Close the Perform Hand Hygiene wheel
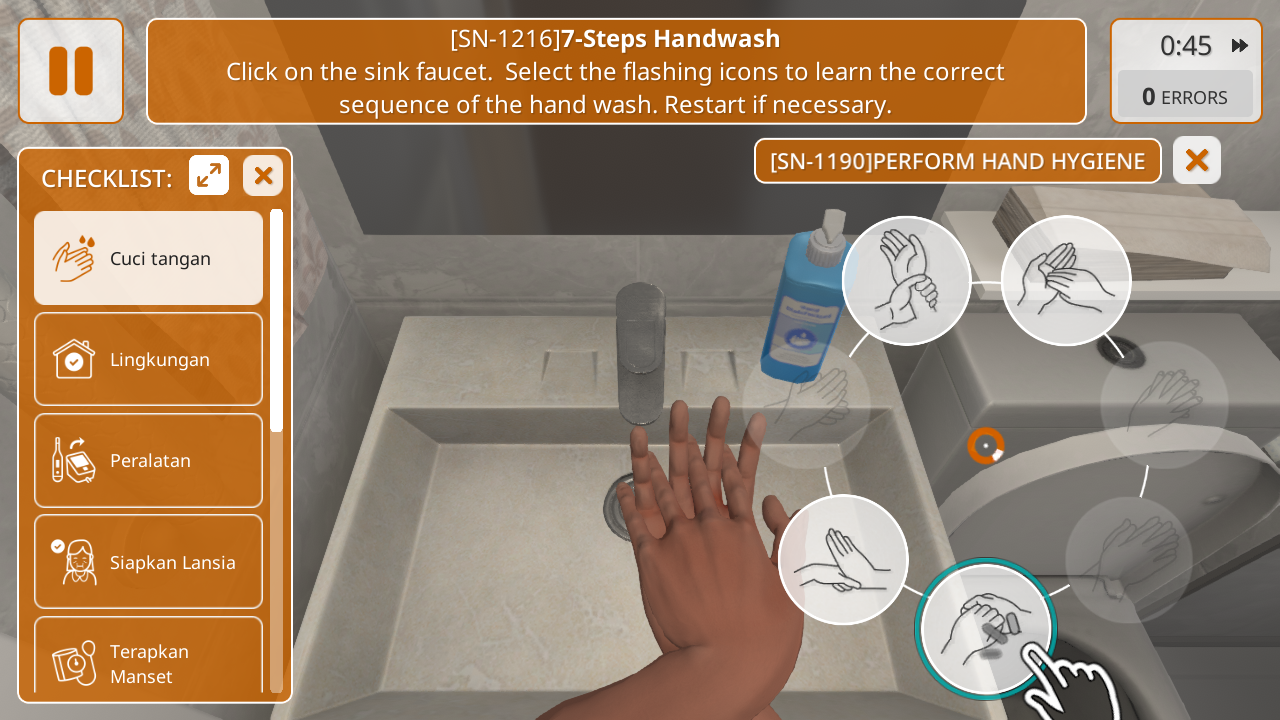This screenshot has height=720, width=1280. click(x=1197, y=160)
